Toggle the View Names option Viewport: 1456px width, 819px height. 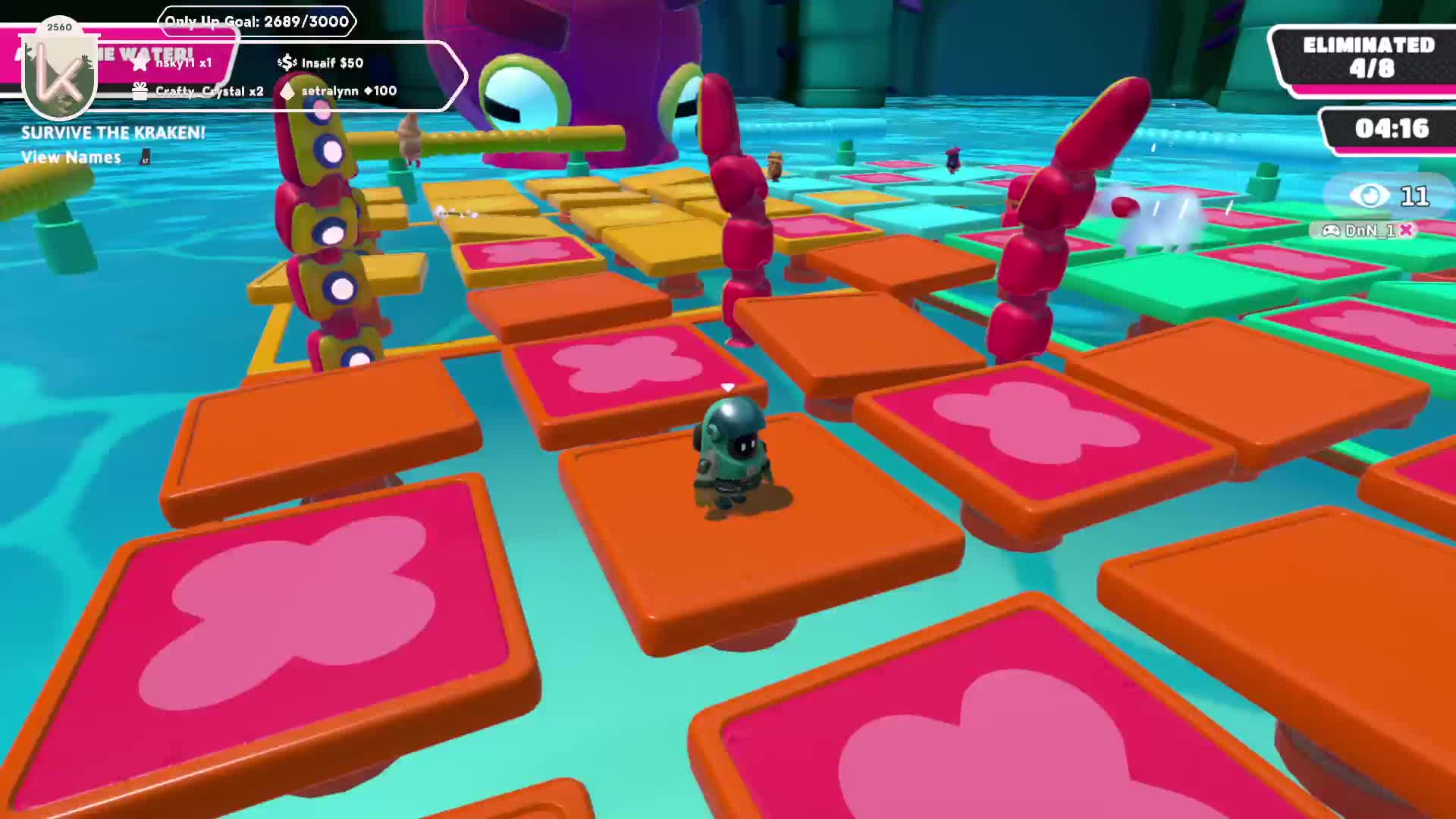72,157
